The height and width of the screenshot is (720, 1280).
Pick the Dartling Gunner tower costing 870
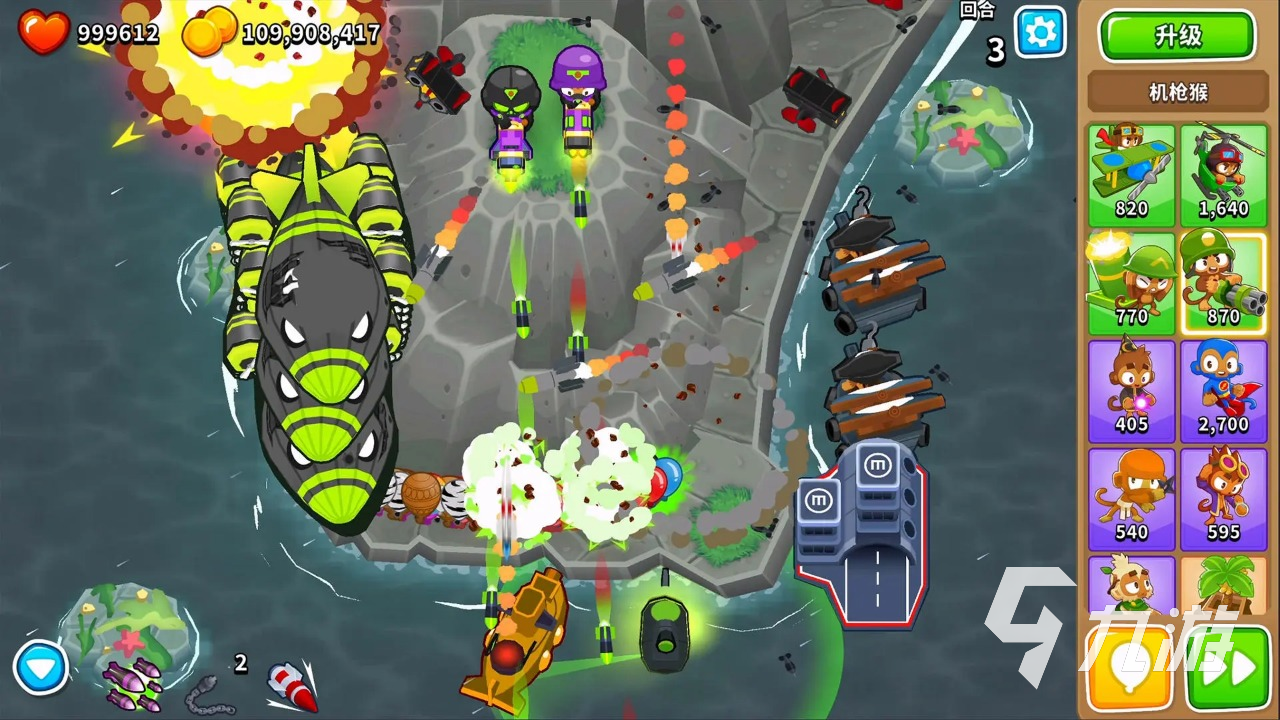coord(1223,283)
